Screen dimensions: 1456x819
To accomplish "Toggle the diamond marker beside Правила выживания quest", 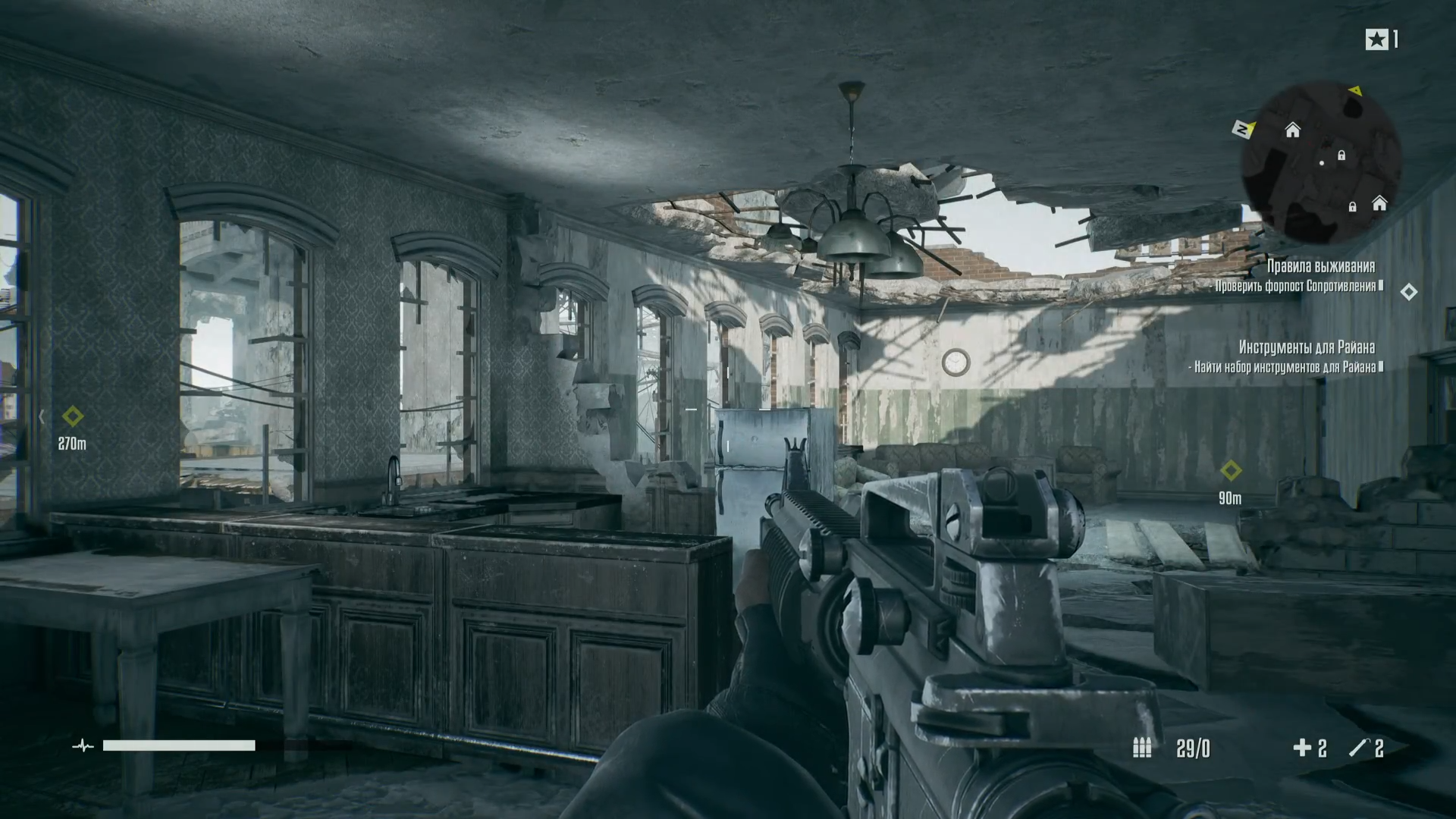I will [1409, 290].
